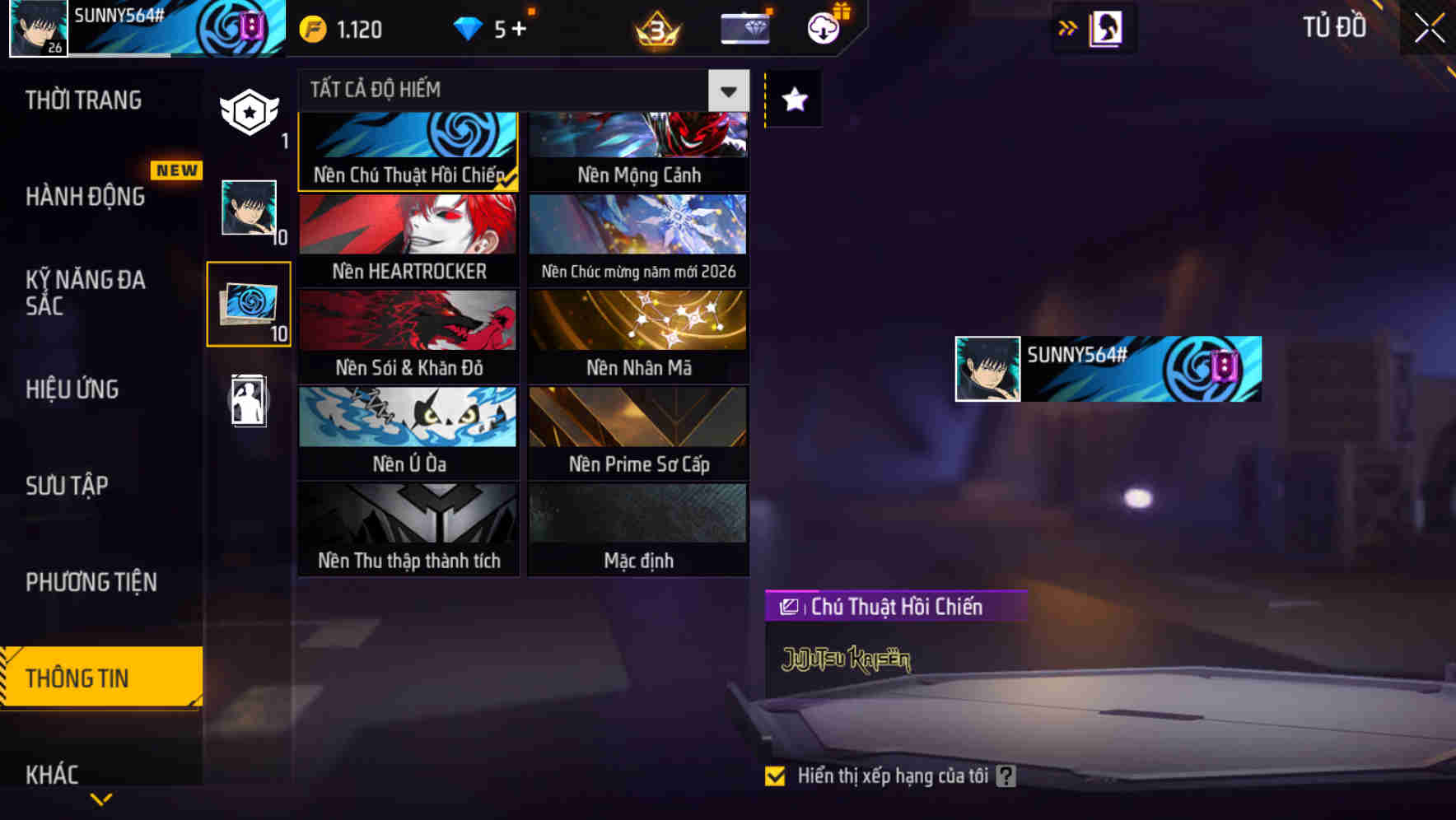Toggle the favorite star filter
The width and height of the screenshot is (1456, 820).
click(793, 100)
